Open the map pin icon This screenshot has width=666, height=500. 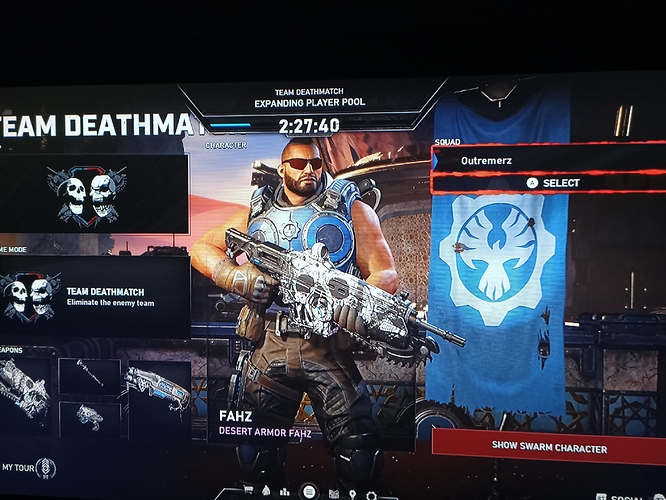(x=351, y=493)
